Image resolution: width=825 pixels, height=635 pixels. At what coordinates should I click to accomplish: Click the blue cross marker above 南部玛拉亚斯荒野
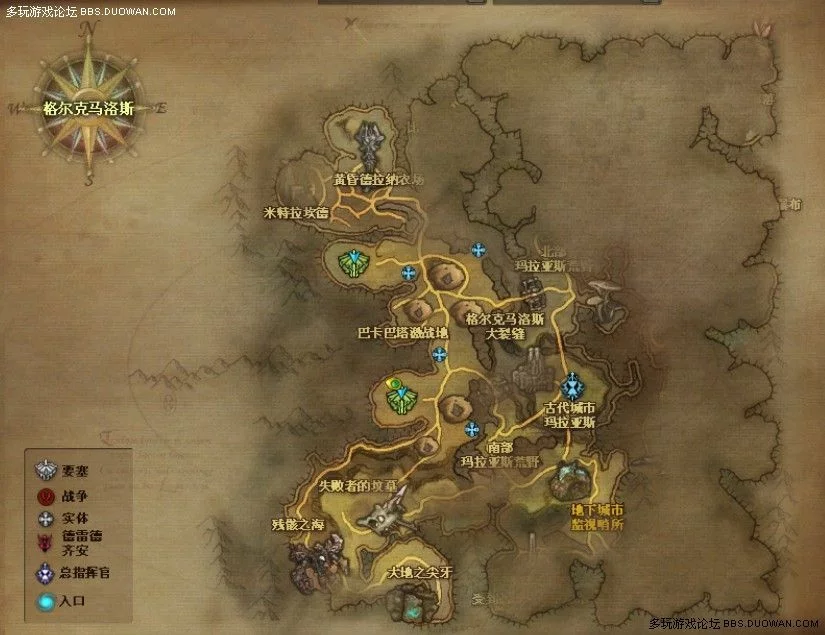coord(472,429)
